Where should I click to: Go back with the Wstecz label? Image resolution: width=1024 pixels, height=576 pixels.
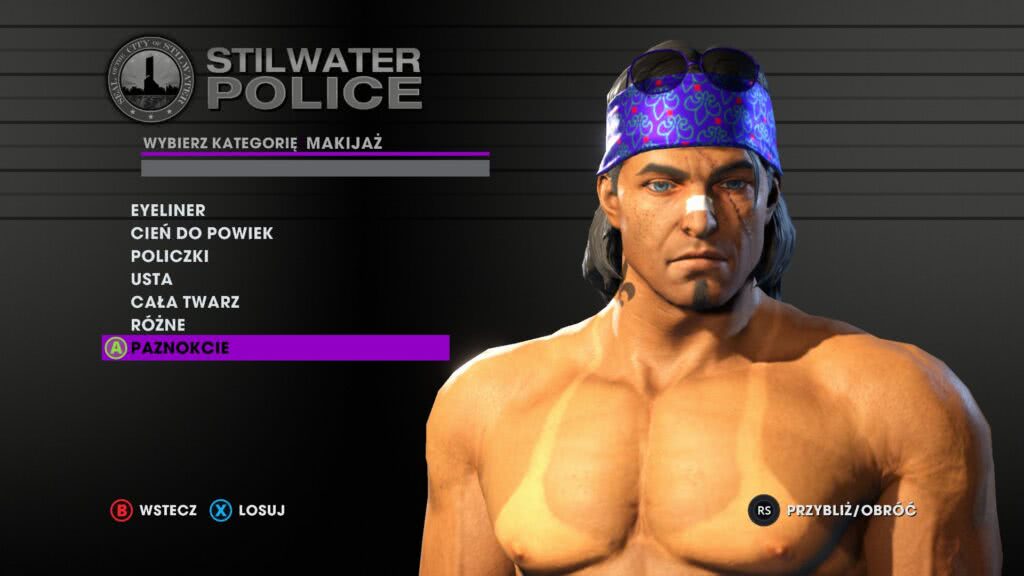click(168, 510)
